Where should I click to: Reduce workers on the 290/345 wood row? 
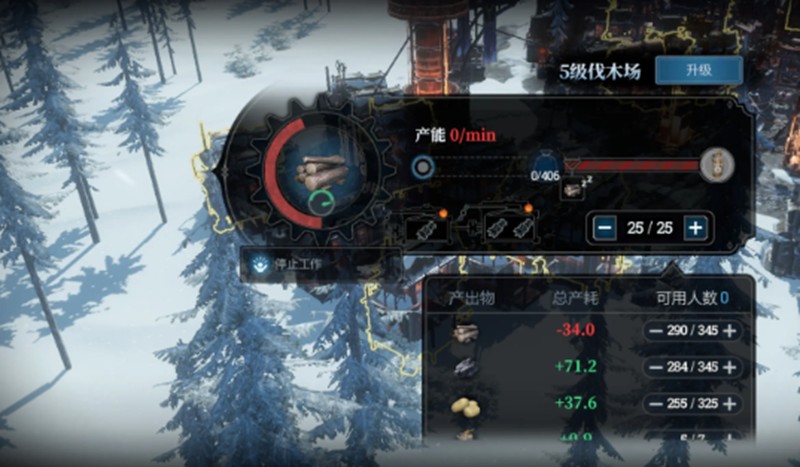pos(655,331)
